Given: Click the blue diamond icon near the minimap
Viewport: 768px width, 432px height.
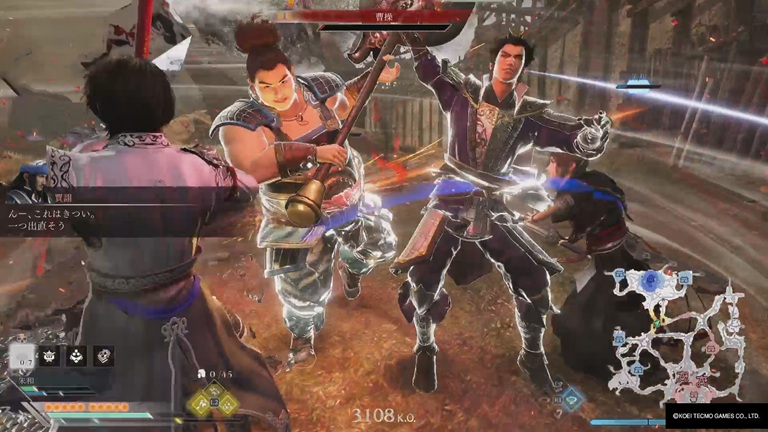Looking at the screenshot, I should pyautogui.click(x=573, y=398).
